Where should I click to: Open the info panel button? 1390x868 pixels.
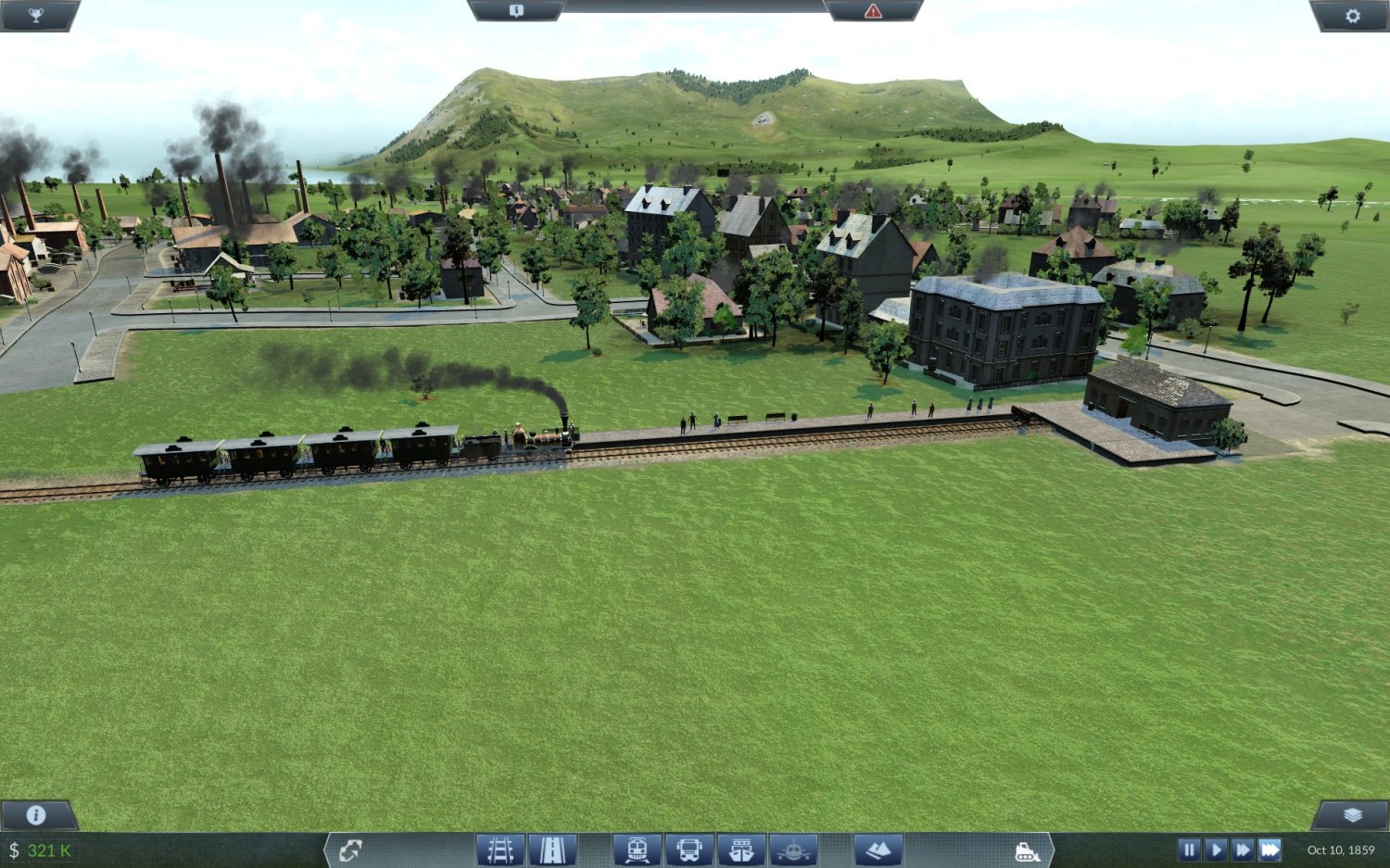pos(36,814)
